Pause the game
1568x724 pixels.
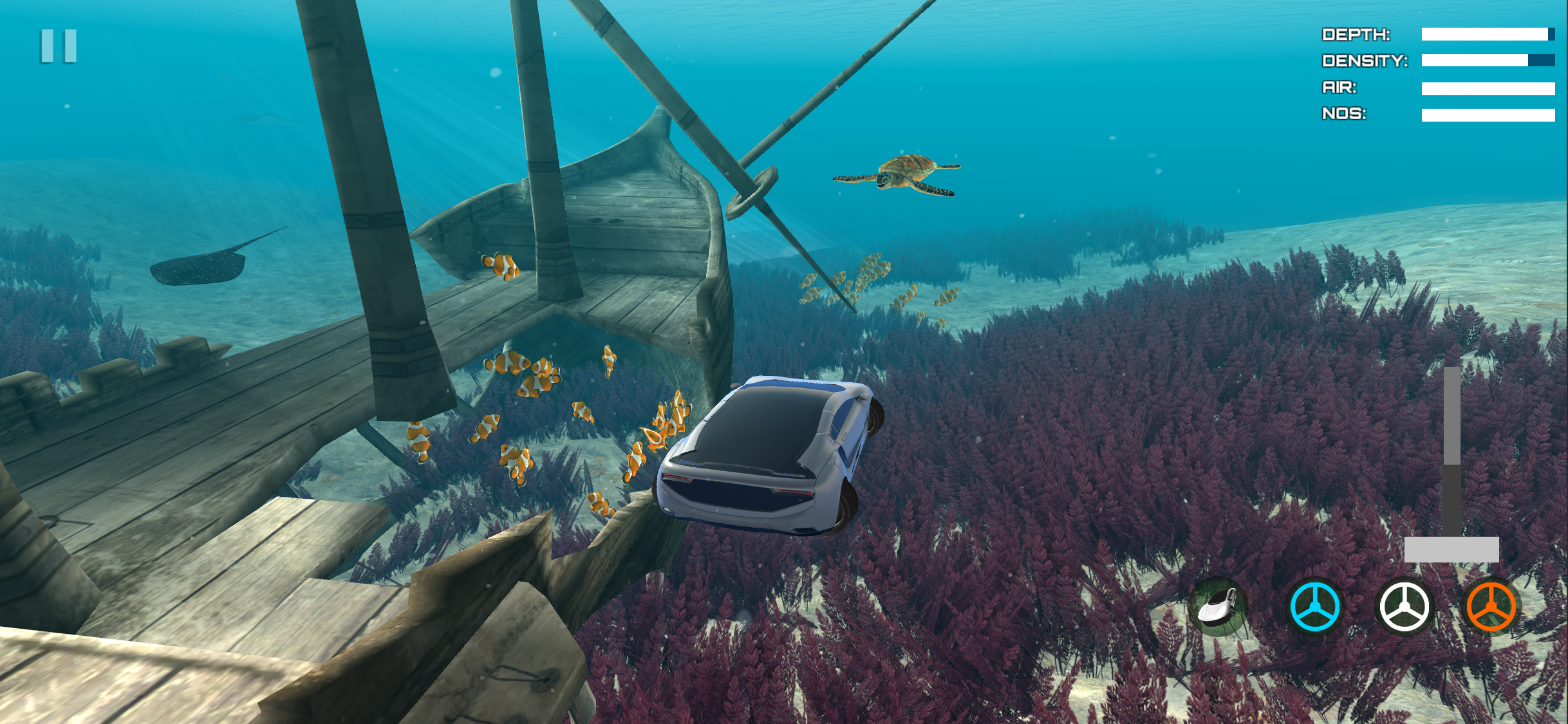[x=59, y=46]
